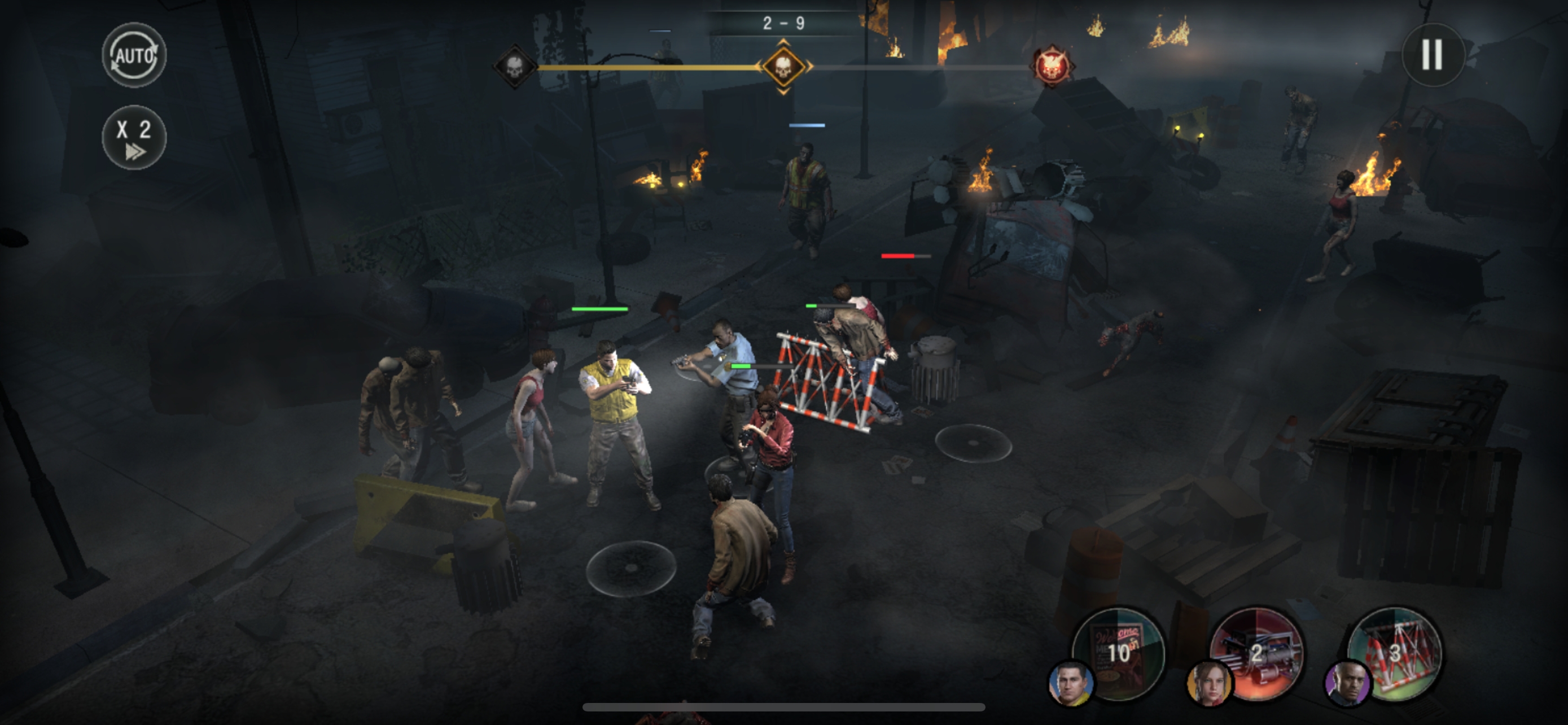Image resolution: width=1568 pixels, height=725 pixels.
Task: Click the first skull wave marker
Action: (515, 65)
